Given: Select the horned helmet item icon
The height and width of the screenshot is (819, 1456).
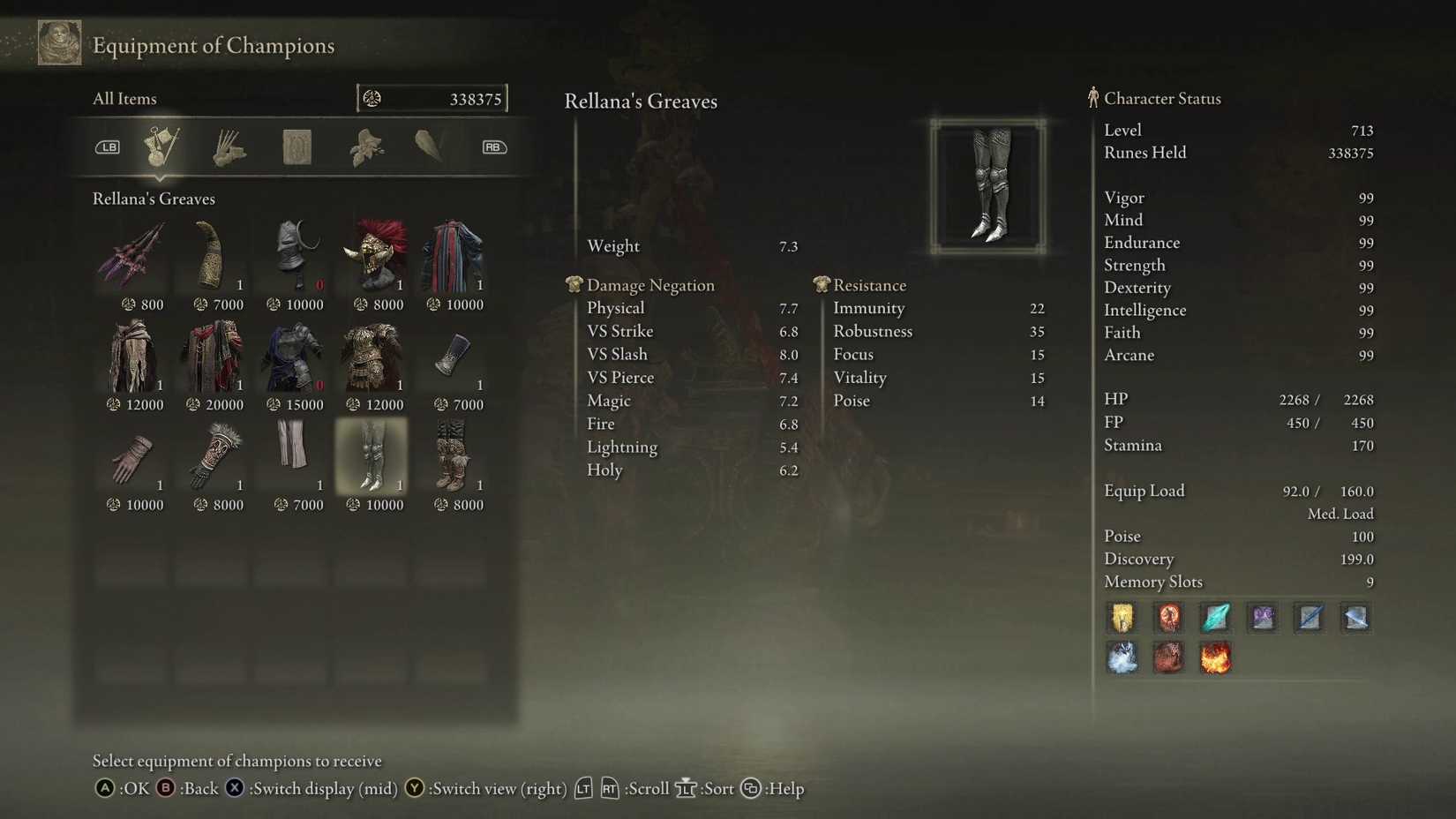Looking at the screenshot, I should (x=292, y=253).
